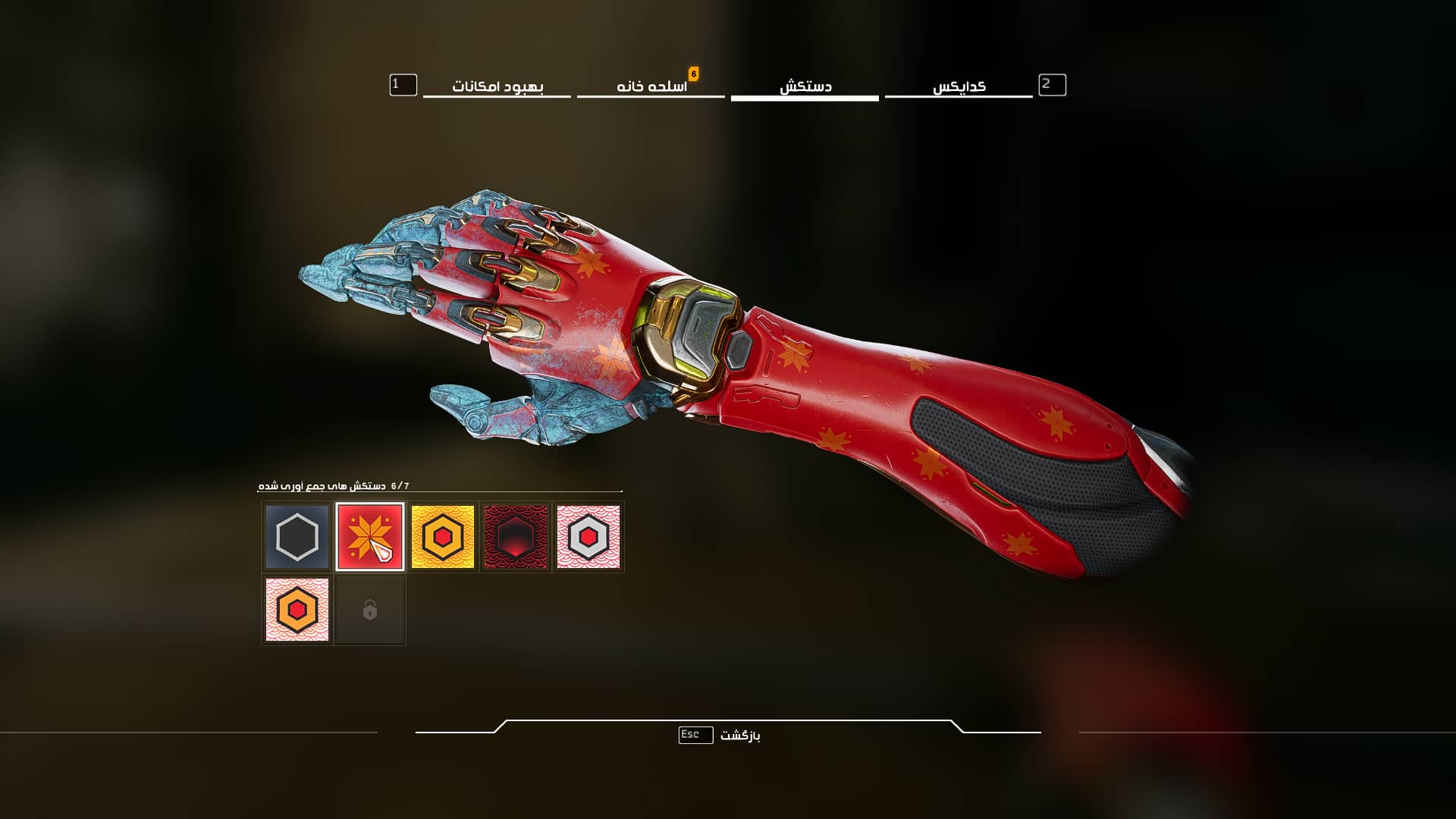Open the اسلحه خانه tab

651,86
